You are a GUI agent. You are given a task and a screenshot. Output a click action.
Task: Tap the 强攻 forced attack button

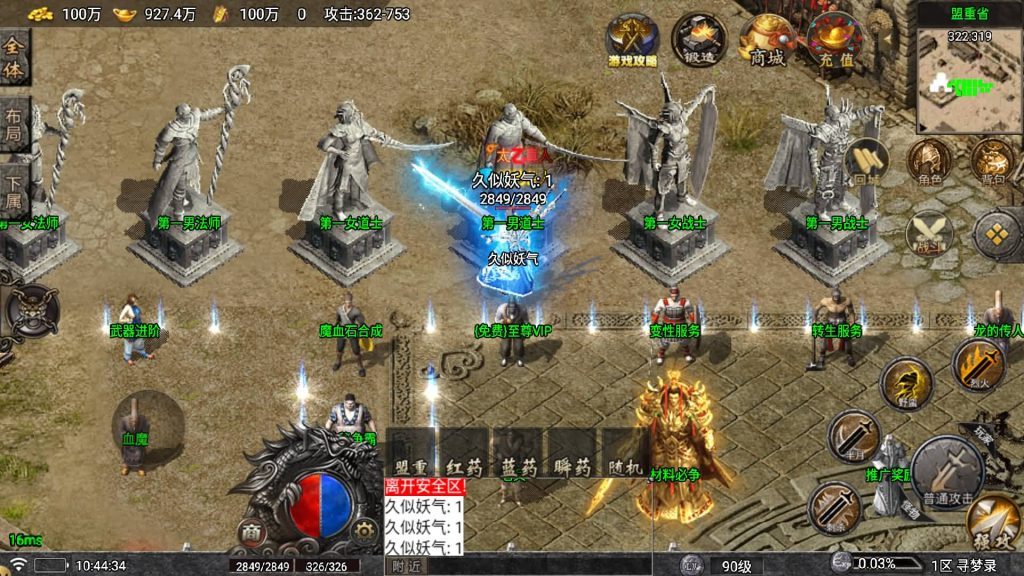click(993, 521)
